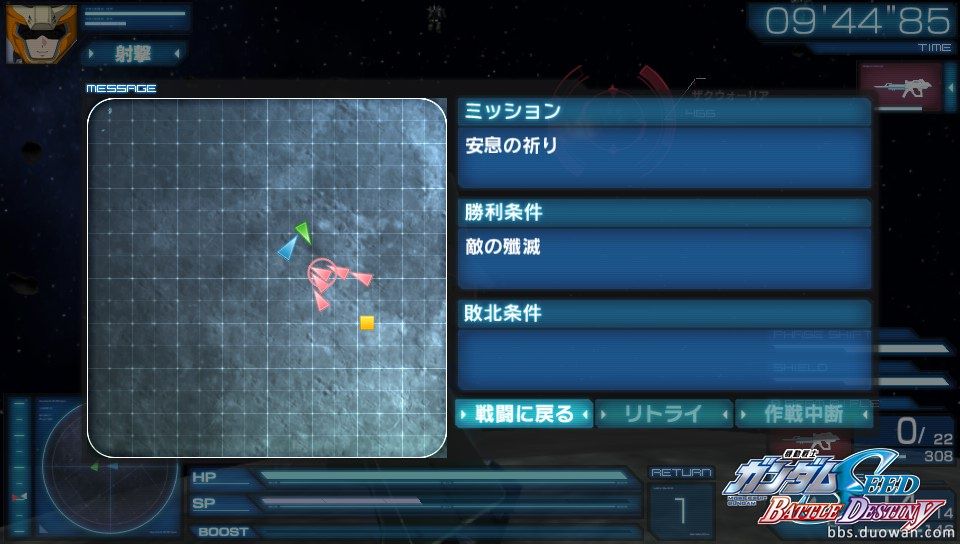Choose the リトライ retry option

pyautogui.click(x=664, y=413)
